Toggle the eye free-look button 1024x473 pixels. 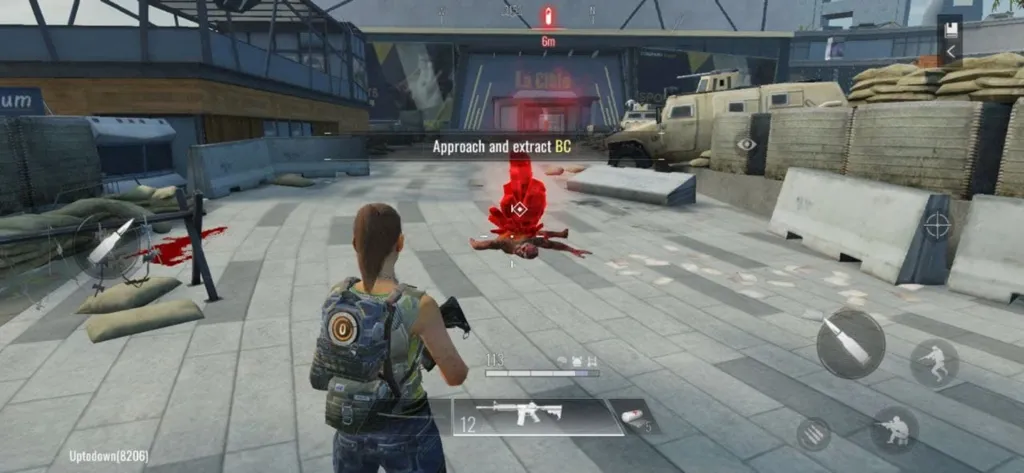(x=747, y=144)
